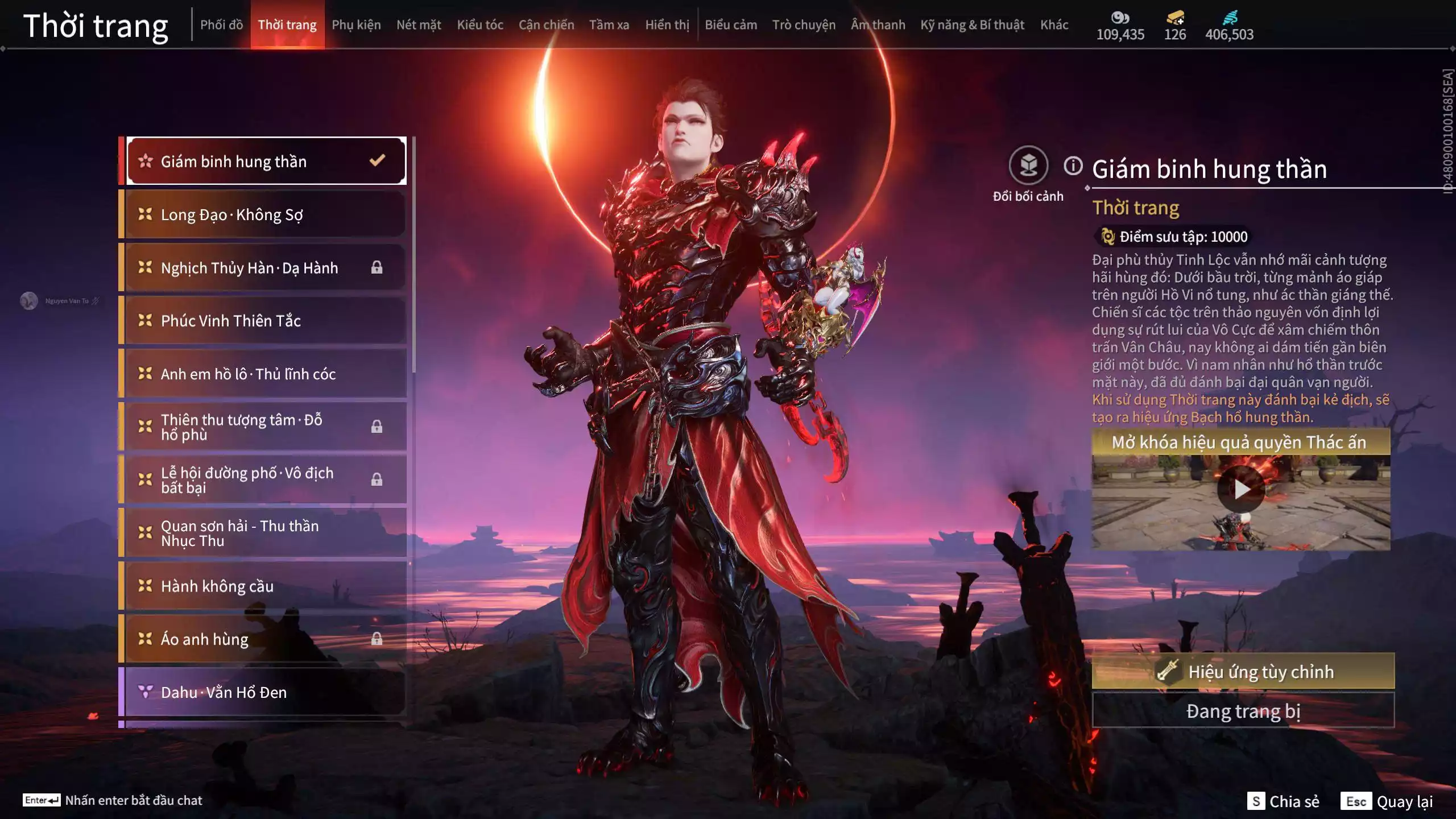Open the Biểu cảm tab
Screen dimensions: 1456x819
731,25
